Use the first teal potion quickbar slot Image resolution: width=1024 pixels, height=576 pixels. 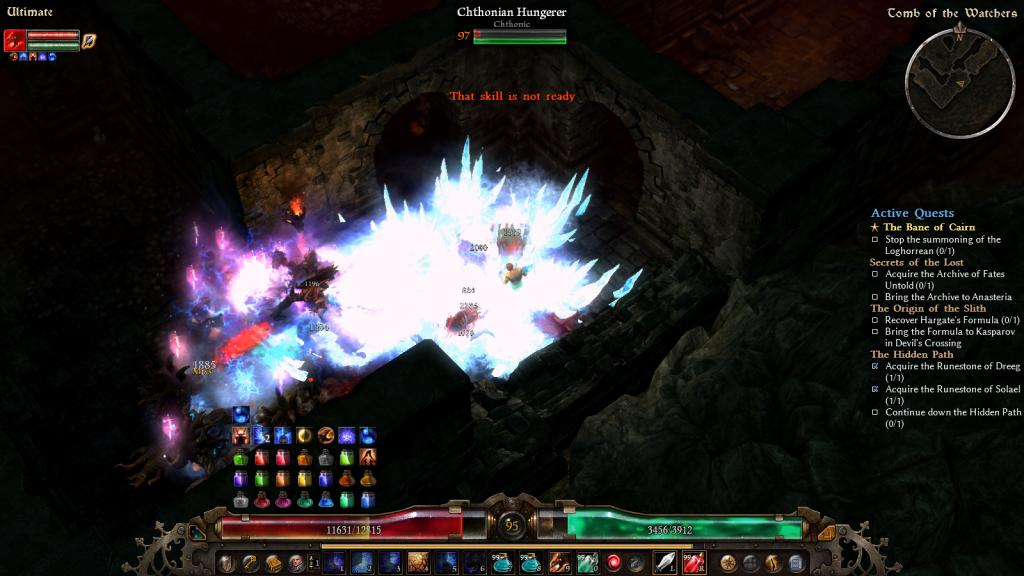tap(503, 563)
